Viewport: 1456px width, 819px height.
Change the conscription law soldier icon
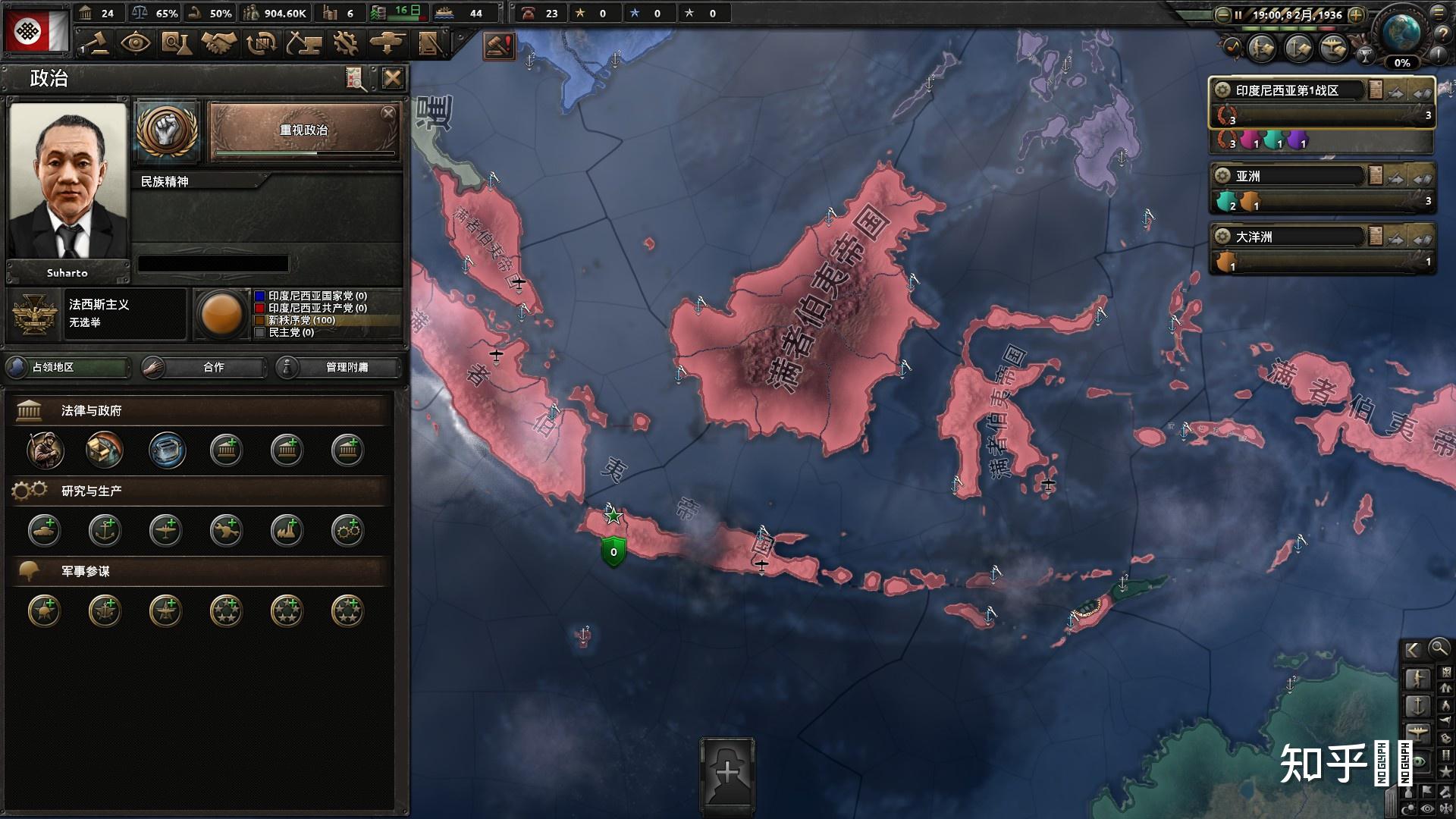45,450
